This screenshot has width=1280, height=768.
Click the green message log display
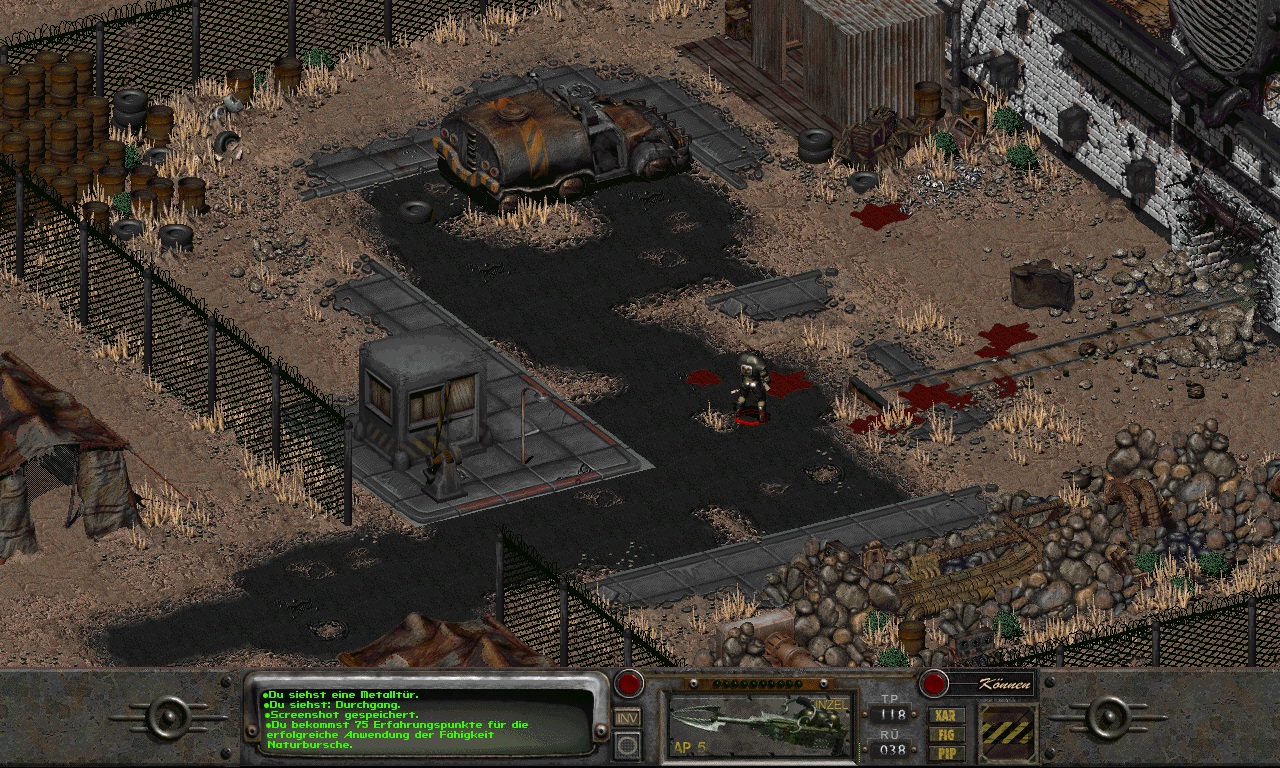(x=425, y=719)
